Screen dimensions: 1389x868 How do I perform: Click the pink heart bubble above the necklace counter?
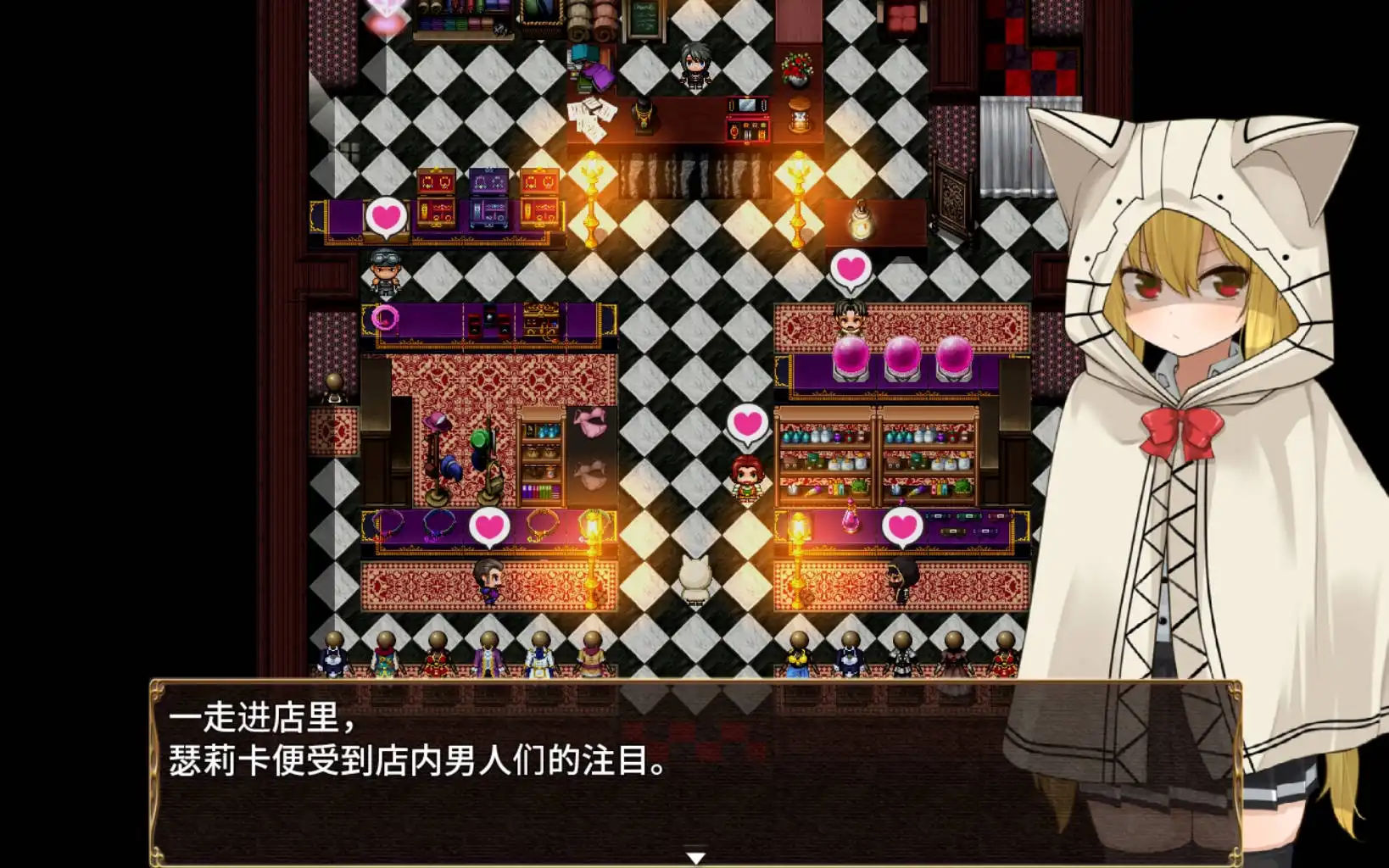click(488, 526)
